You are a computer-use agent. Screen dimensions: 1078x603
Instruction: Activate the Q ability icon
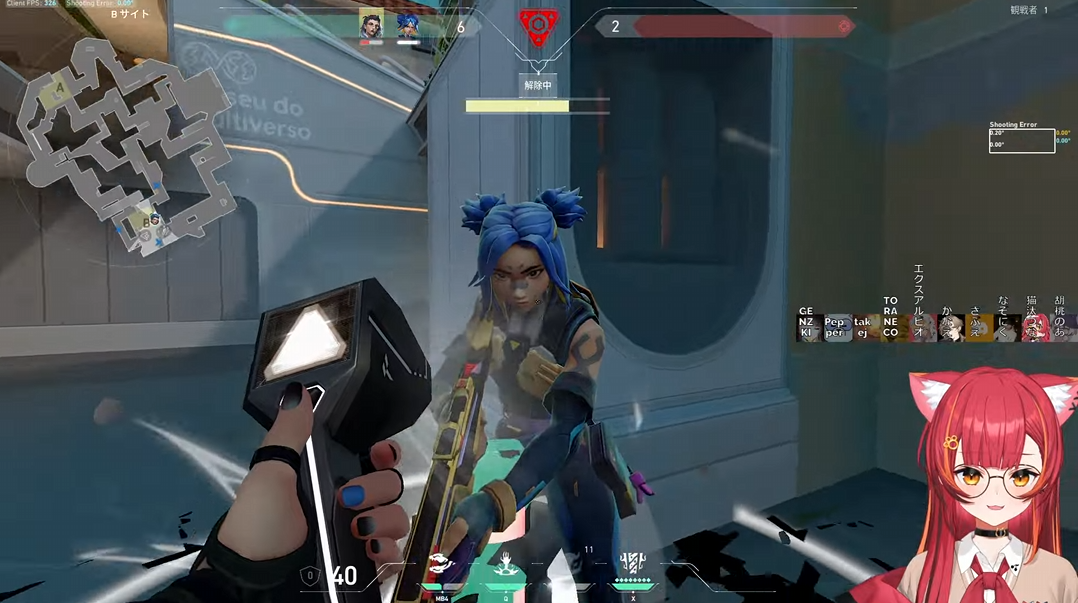[x=507, y=565]
